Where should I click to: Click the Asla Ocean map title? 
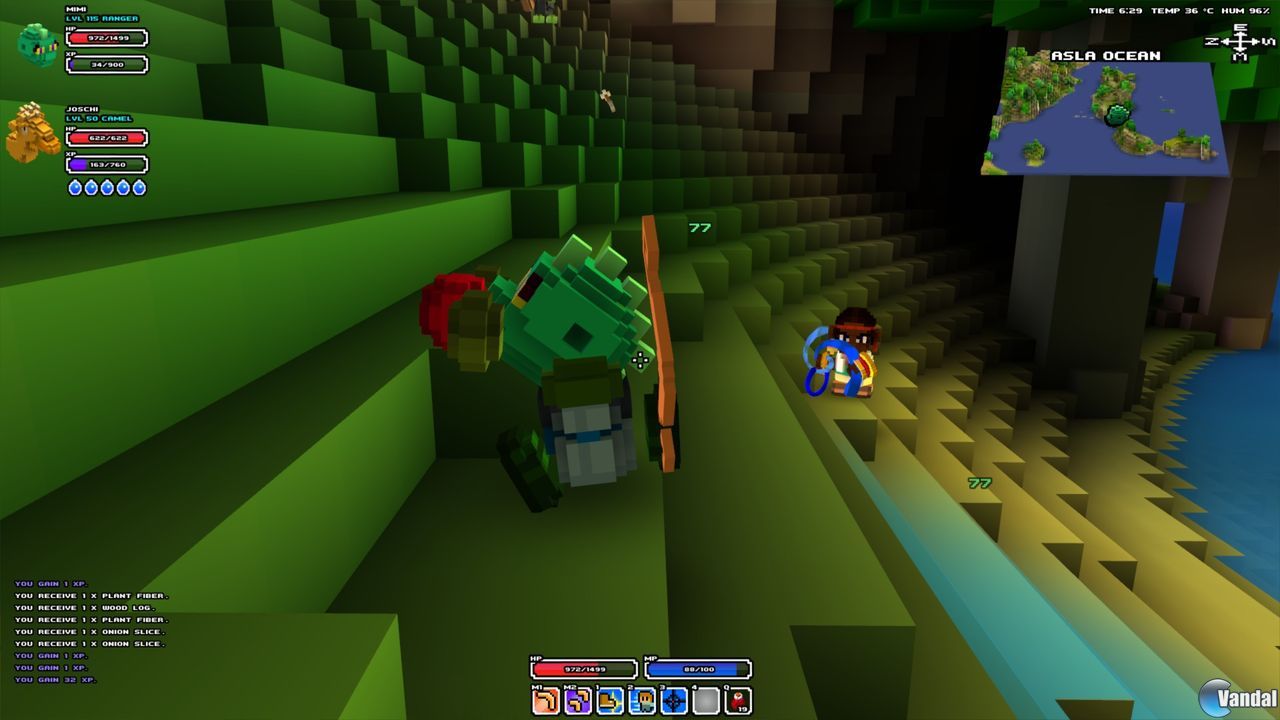[x=1104, y=55]
